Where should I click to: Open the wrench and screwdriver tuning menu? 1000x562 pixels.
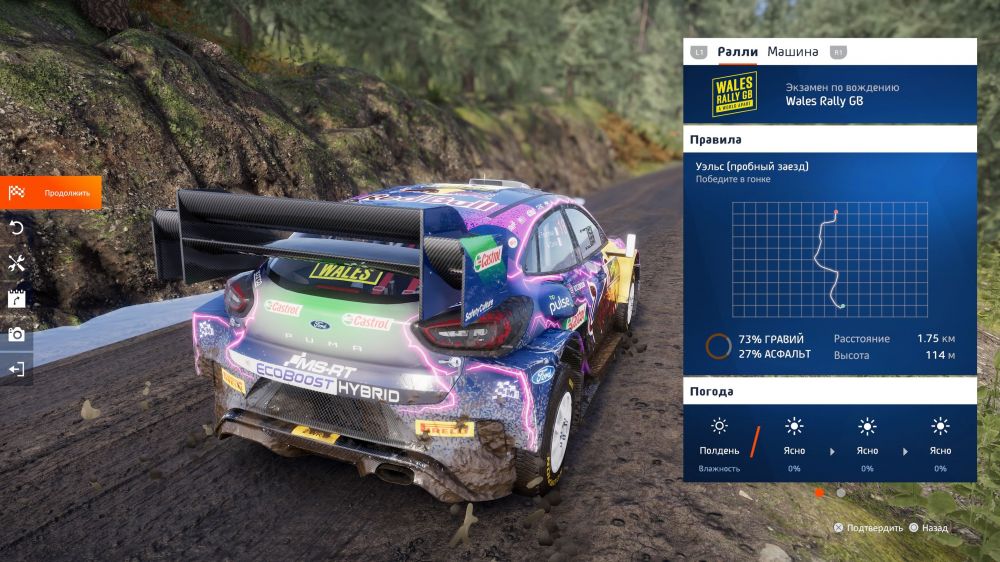pos(16,263)
